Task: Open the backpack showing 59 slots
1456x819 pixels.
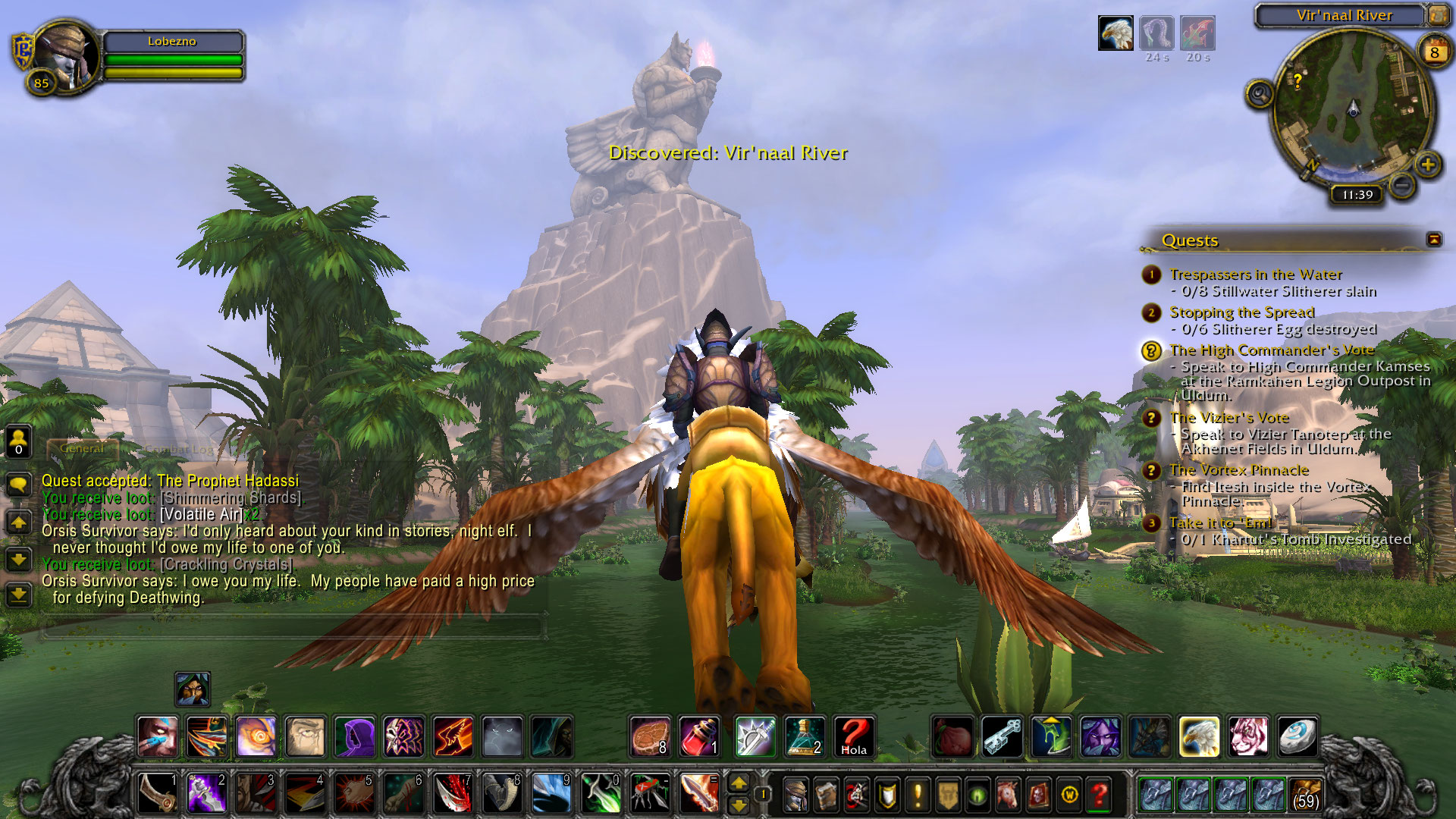Action: (1305, 795)
